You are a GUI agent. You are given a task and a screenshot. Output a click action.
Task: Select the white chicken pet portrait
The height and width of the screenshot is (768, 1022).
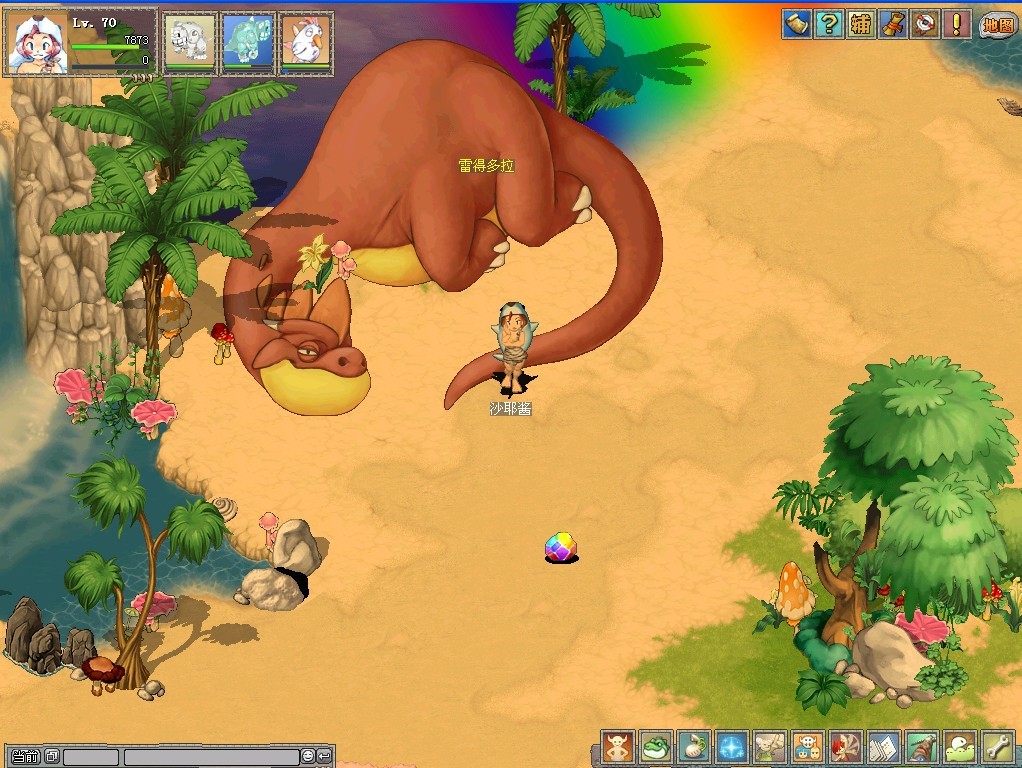(x=304, y=42)
